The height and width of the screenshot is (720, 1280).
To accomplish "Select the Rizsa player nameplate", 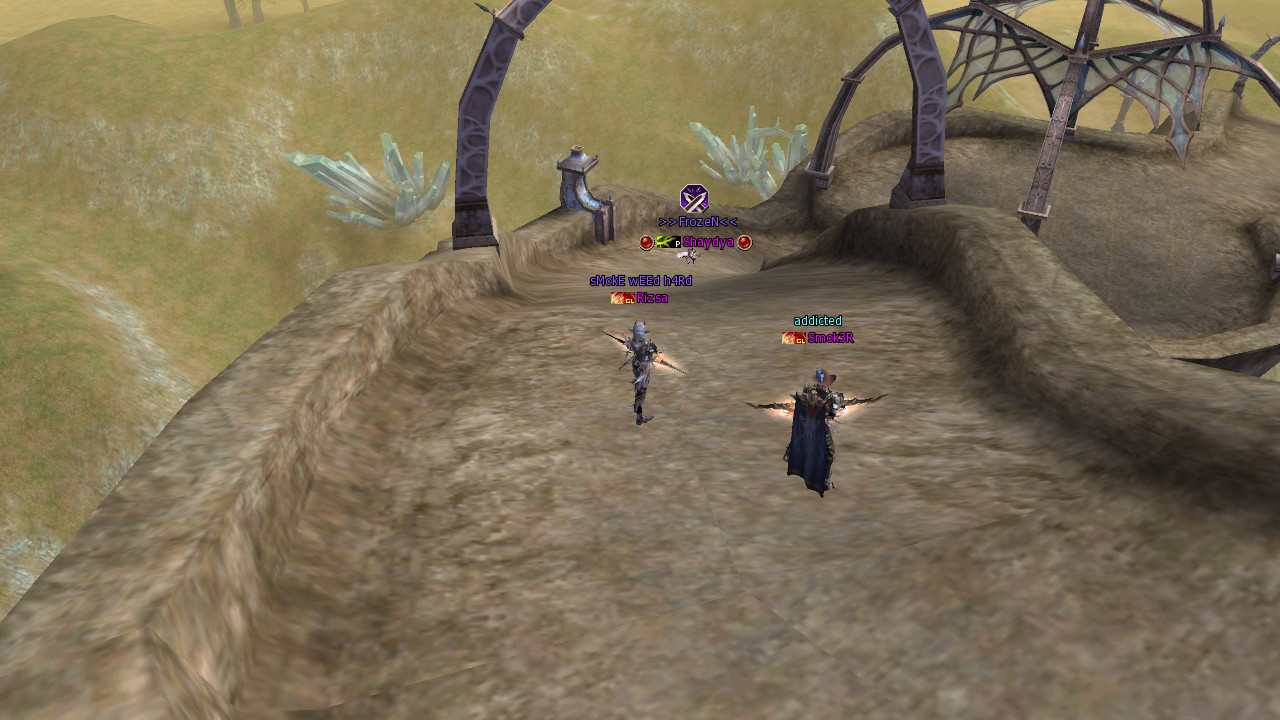I will tap(651, 298).
